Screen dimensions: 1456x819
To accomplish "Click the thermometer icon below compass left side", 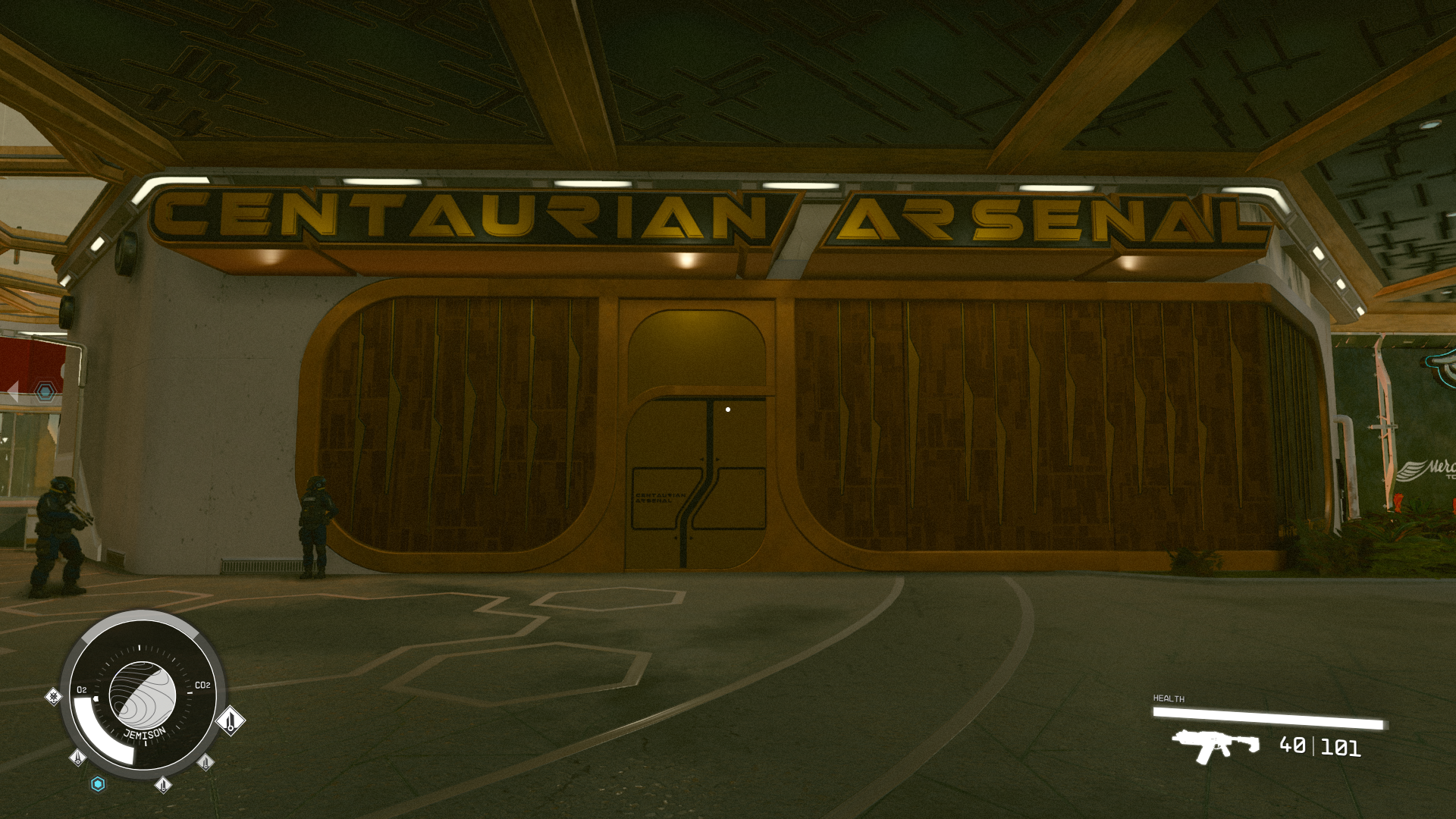I will click(77, 759).
